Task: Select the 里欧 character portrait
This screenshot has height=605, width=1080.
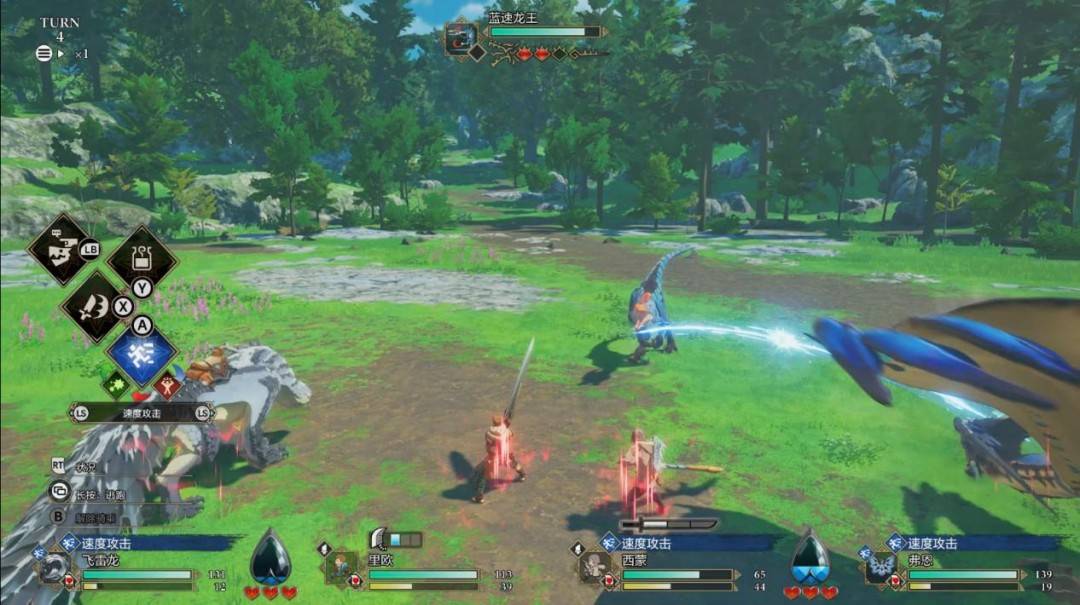Action: (x=342, y=567)
